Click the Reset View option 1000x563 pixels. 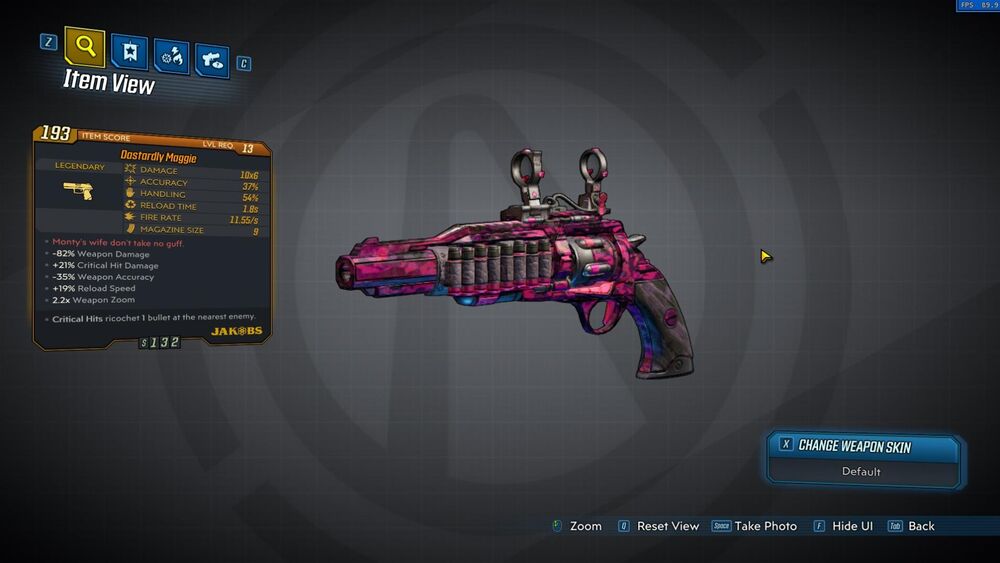tap(667, 526)
